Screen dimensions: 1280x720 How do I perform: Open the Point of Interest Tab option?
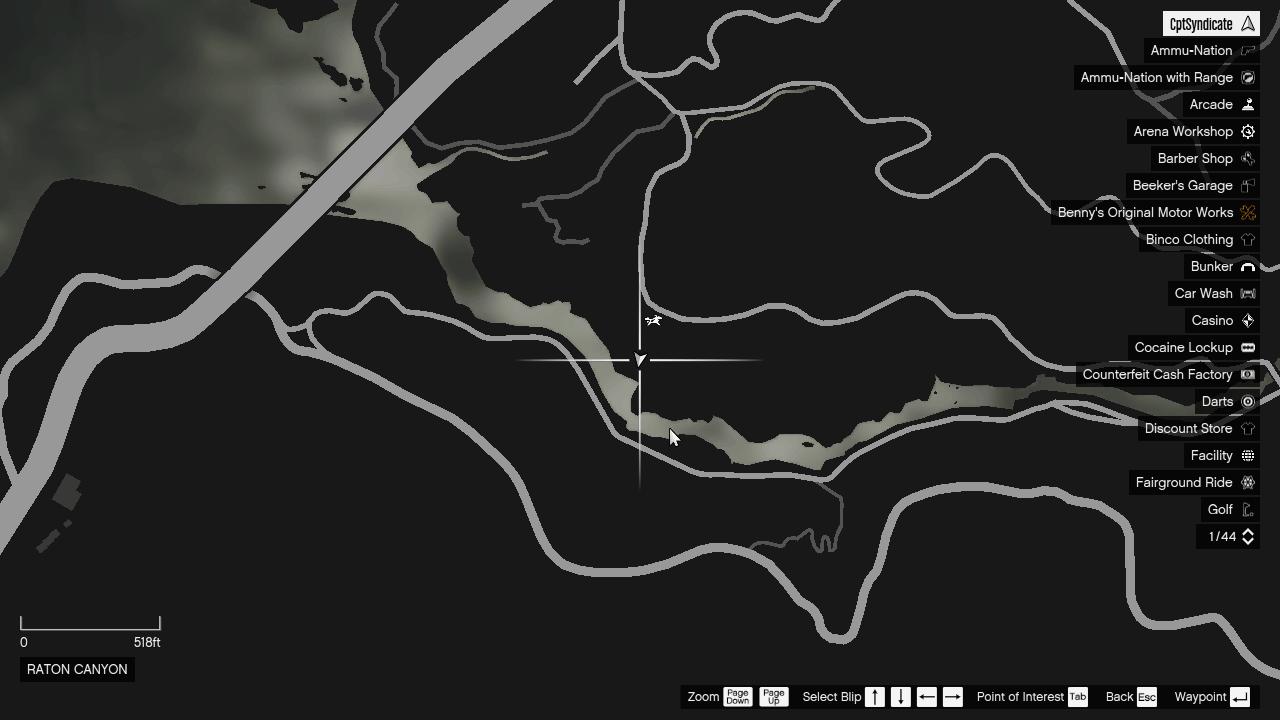coord(1077,697)
